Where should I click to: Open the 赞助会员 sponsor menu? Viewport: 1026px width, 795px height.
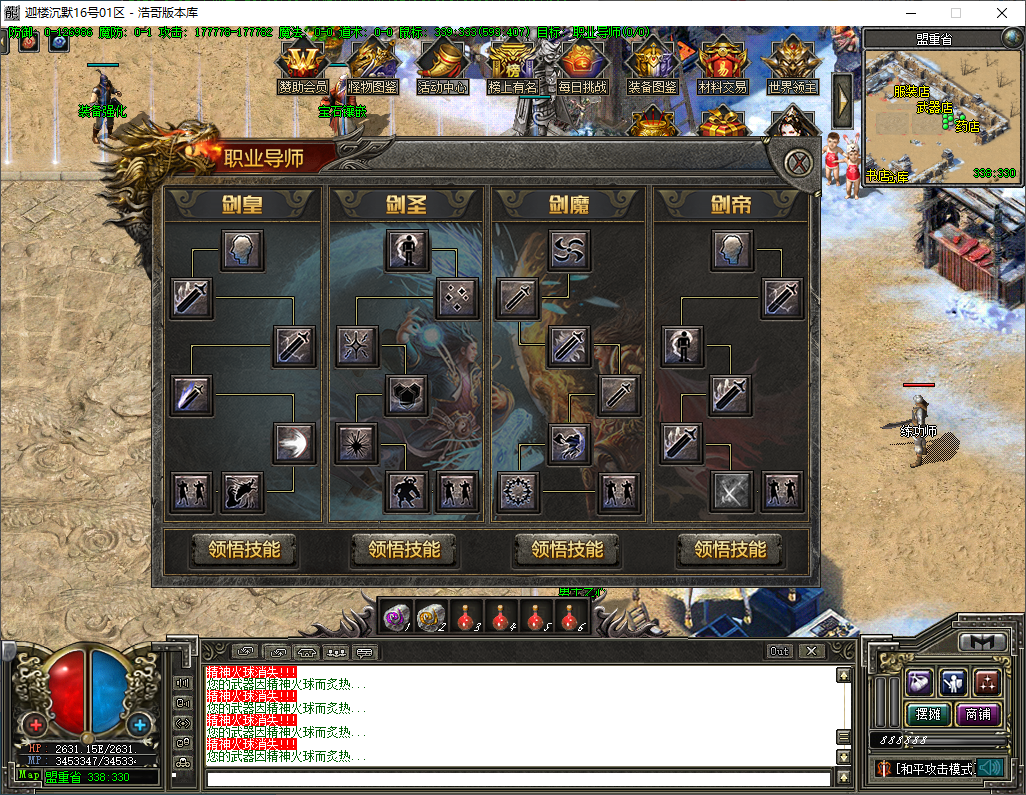pyautogui.click(x=302, y=67)
